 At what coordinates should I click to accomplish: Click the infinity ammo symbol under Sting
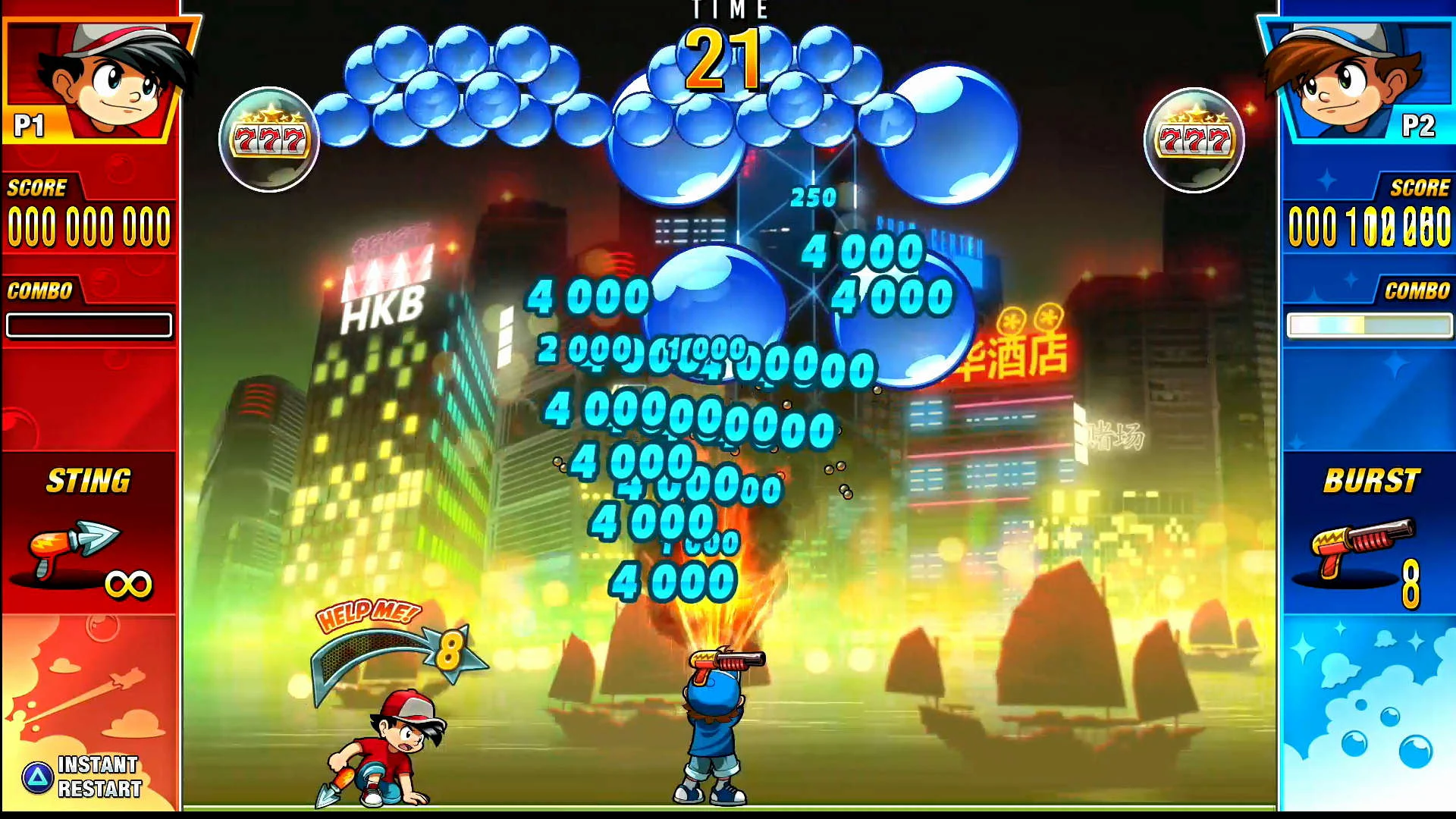(x=130, y=584)
